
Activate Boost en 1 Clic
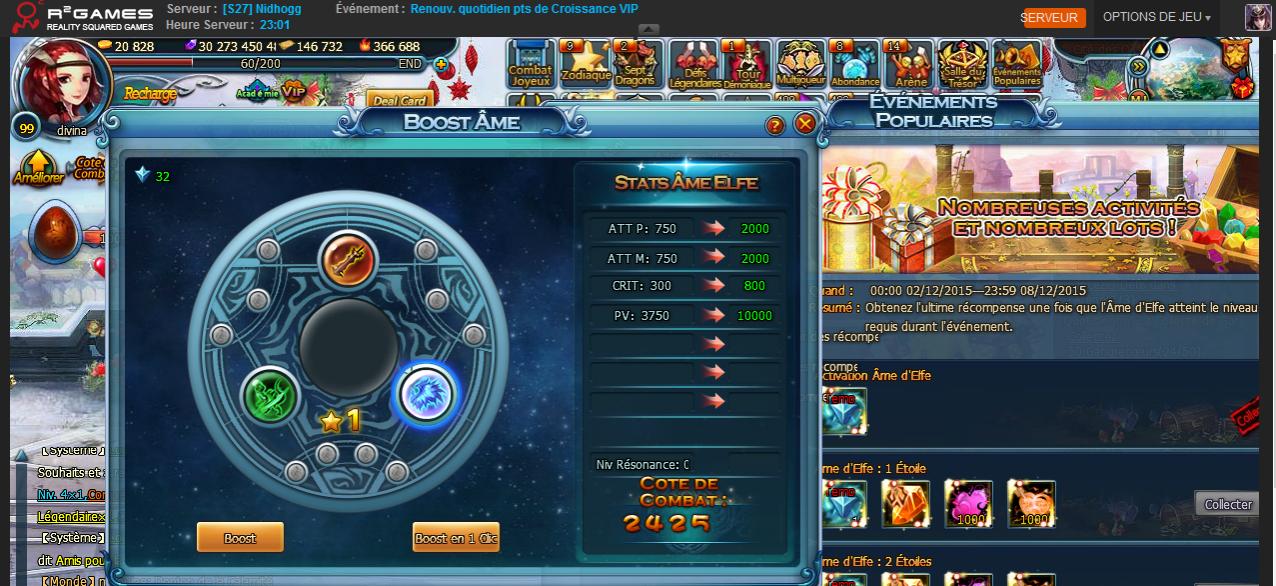(455, 537)
